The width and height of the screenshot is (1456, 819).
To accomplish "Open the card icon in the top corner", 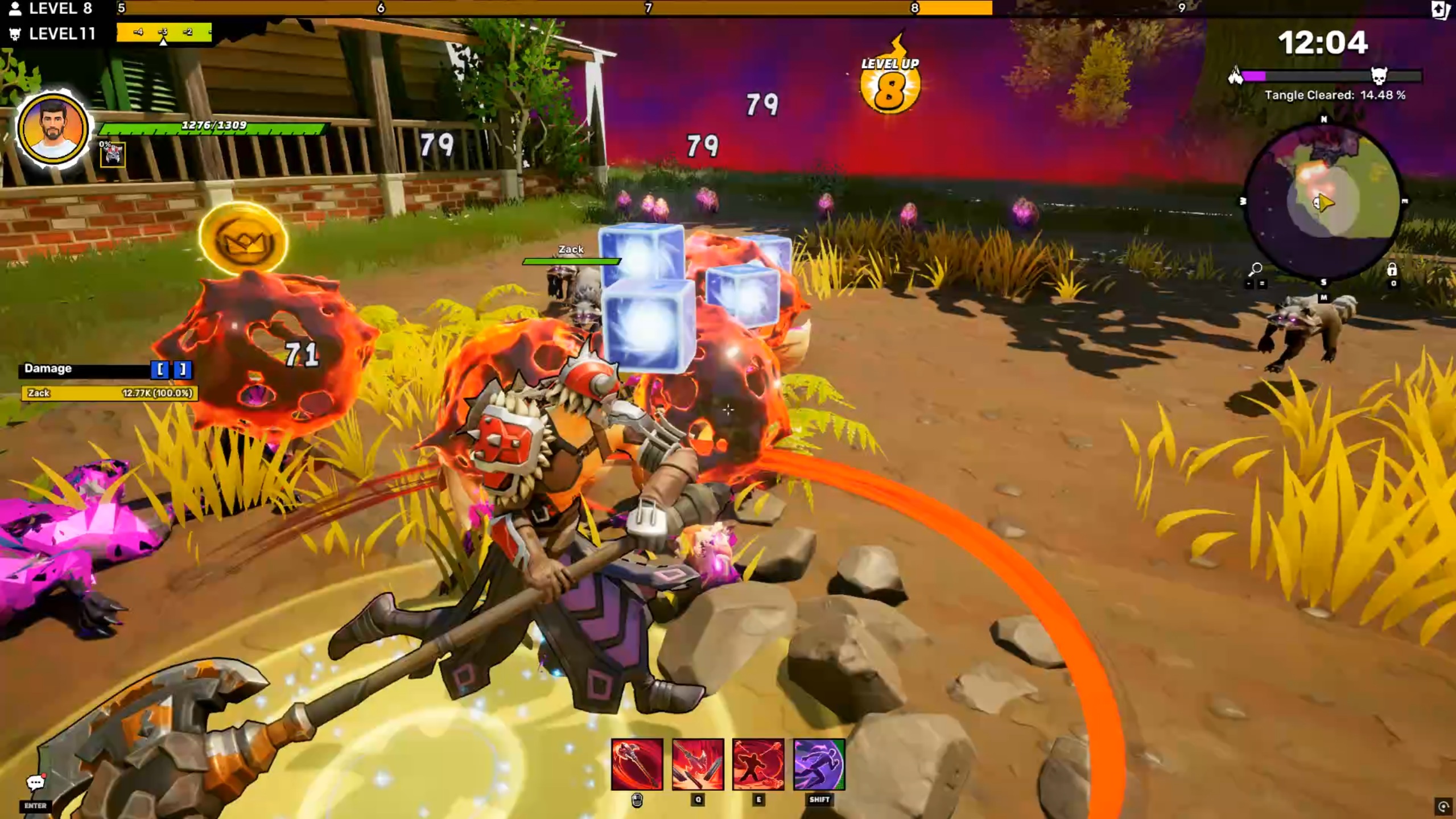I will pos(1441,10).
